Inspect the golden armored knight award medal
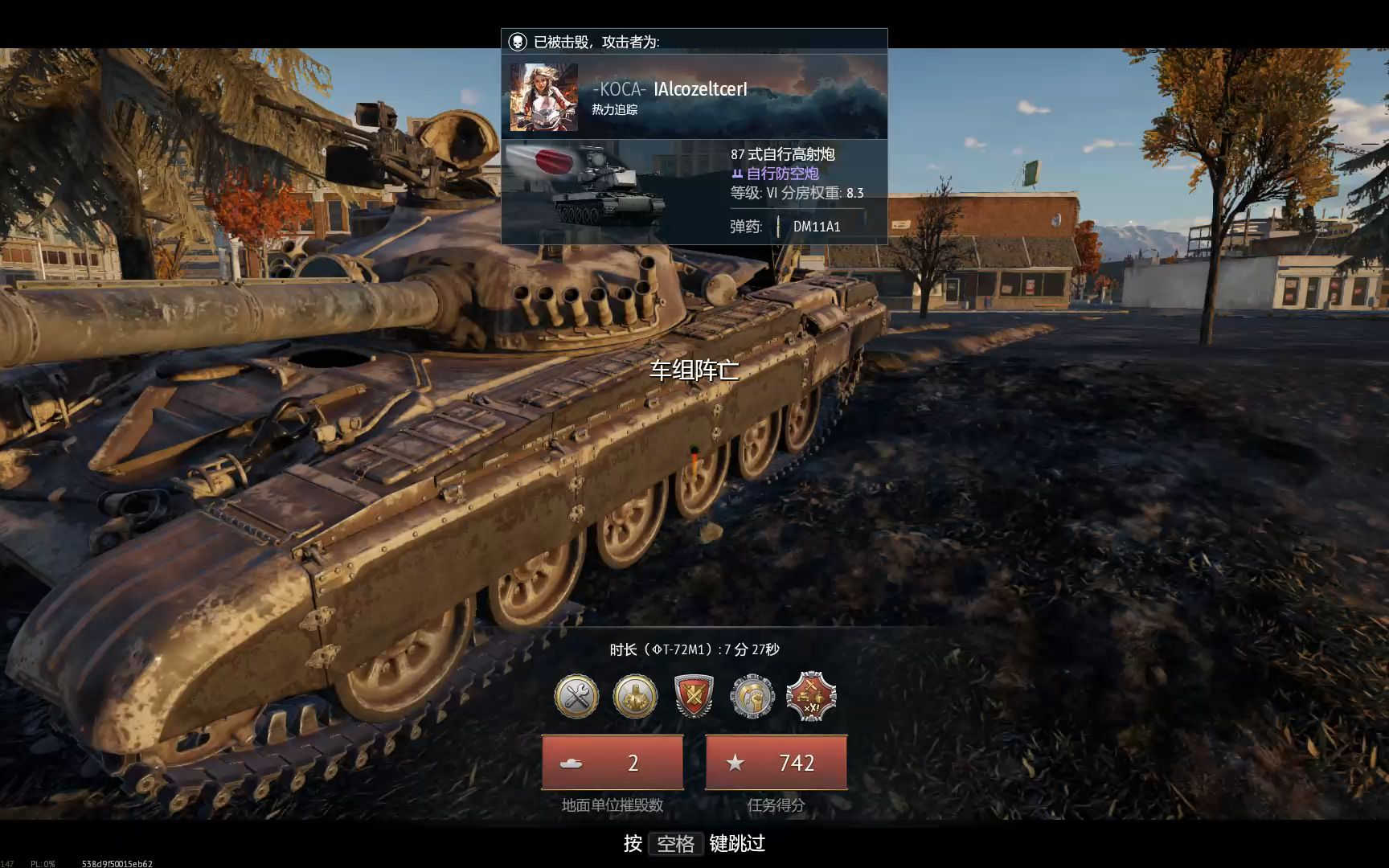The height and width of the screenshot is (868, 1389). [635, 696]
